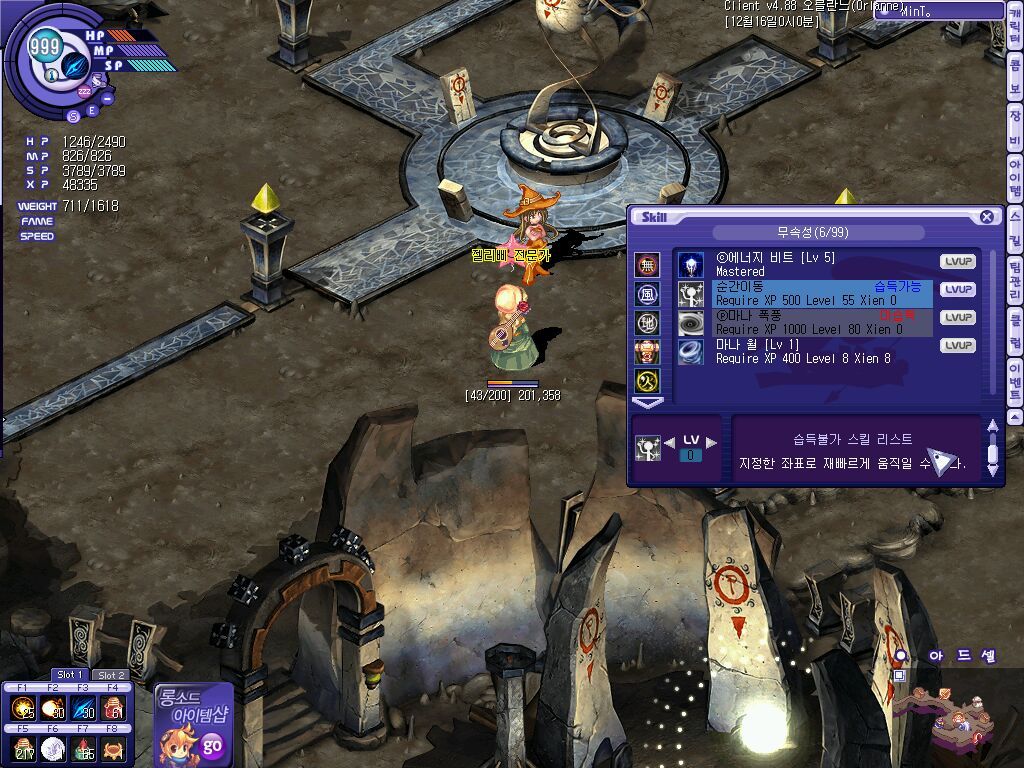This screenshot has height=768, width=1024.
Task: Use the red potion in F4 slot
Action: pyautogui.click(x=114, y=709)
